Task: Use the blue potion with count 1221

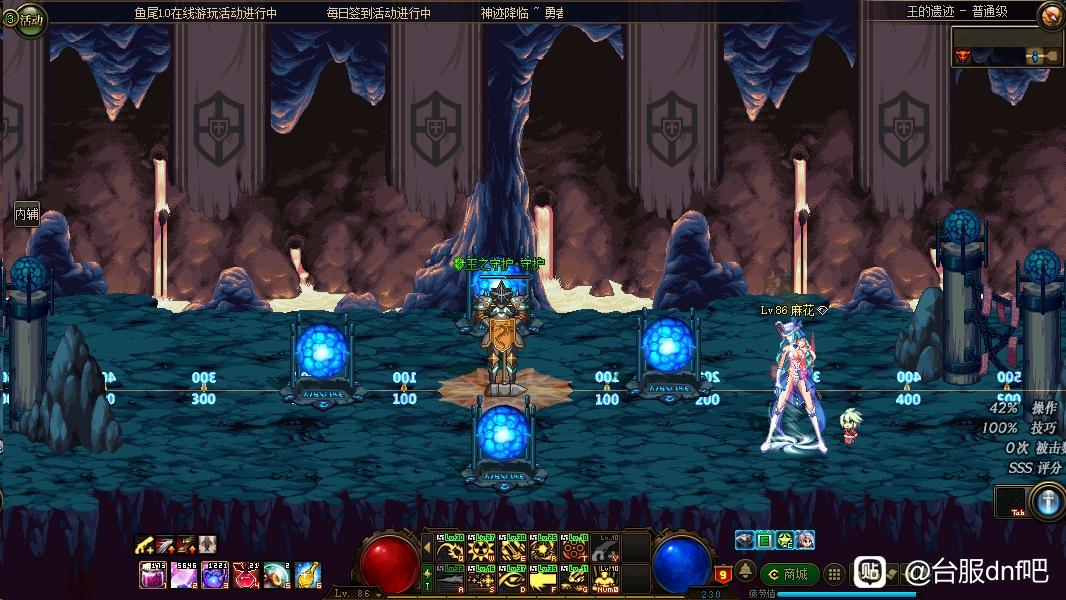Action: (214, 575)
